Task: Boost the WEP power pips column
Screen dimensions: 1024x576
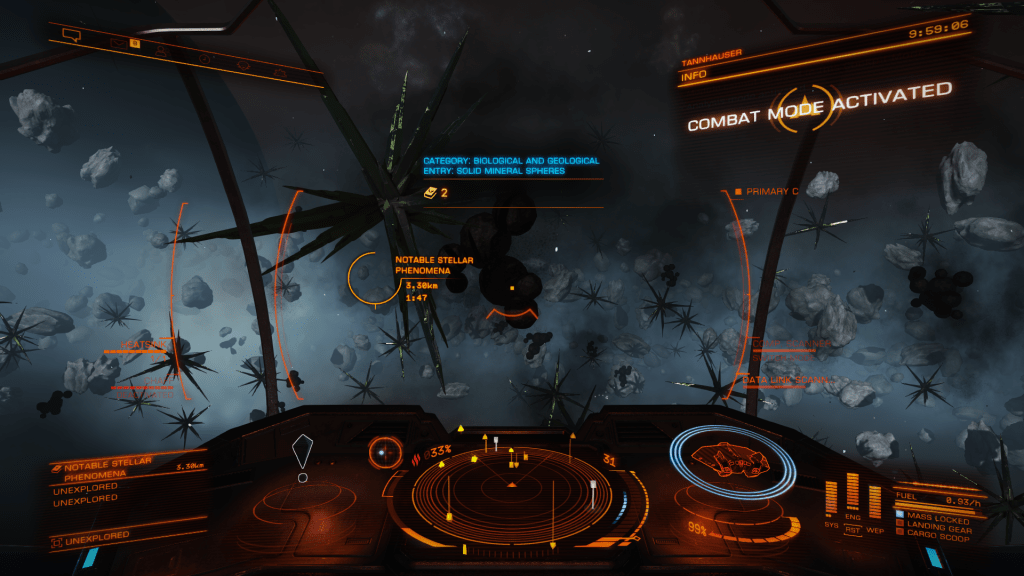Action: (x=876, y=498)
